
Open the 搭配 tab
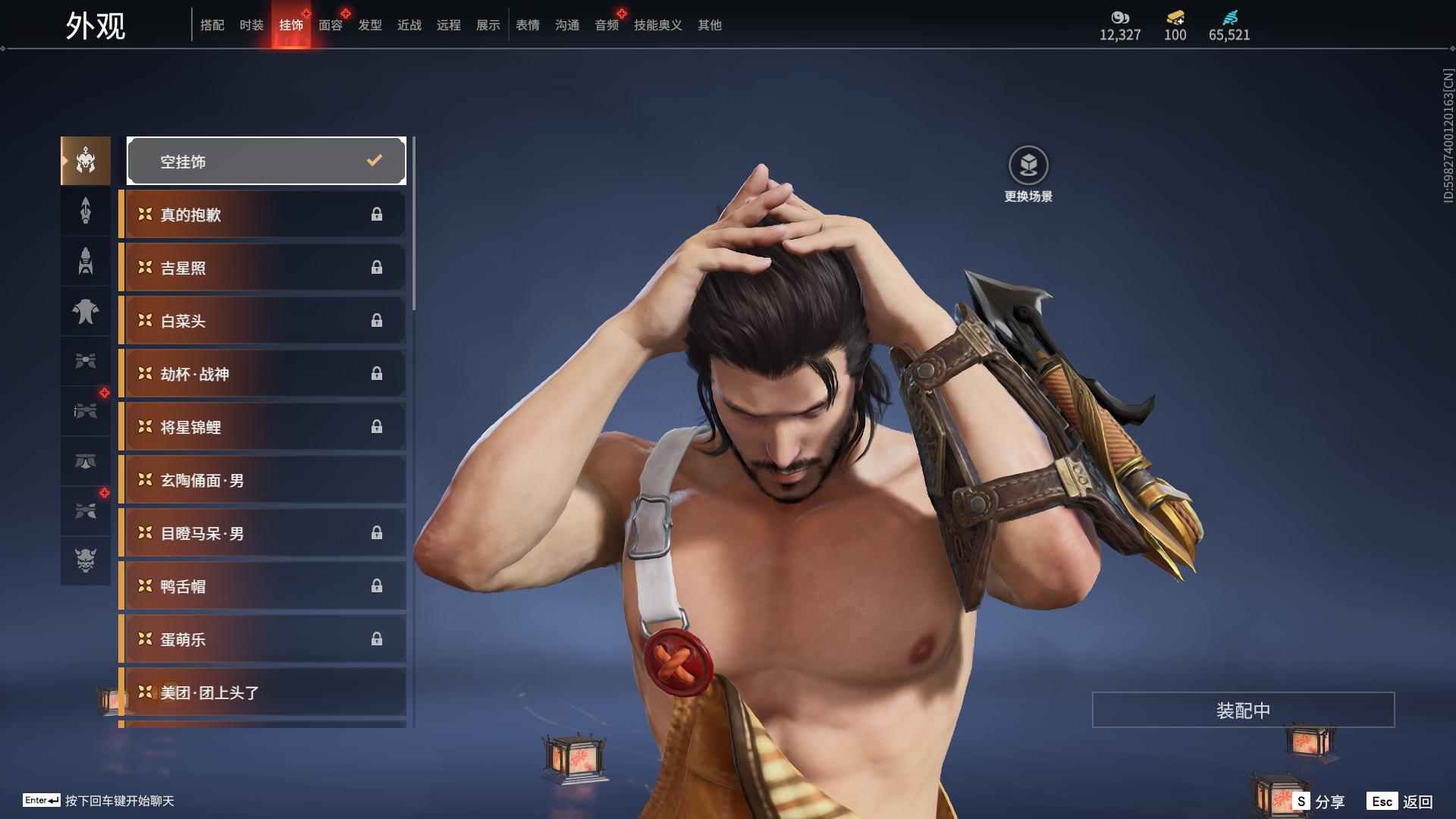click(212, 25)
